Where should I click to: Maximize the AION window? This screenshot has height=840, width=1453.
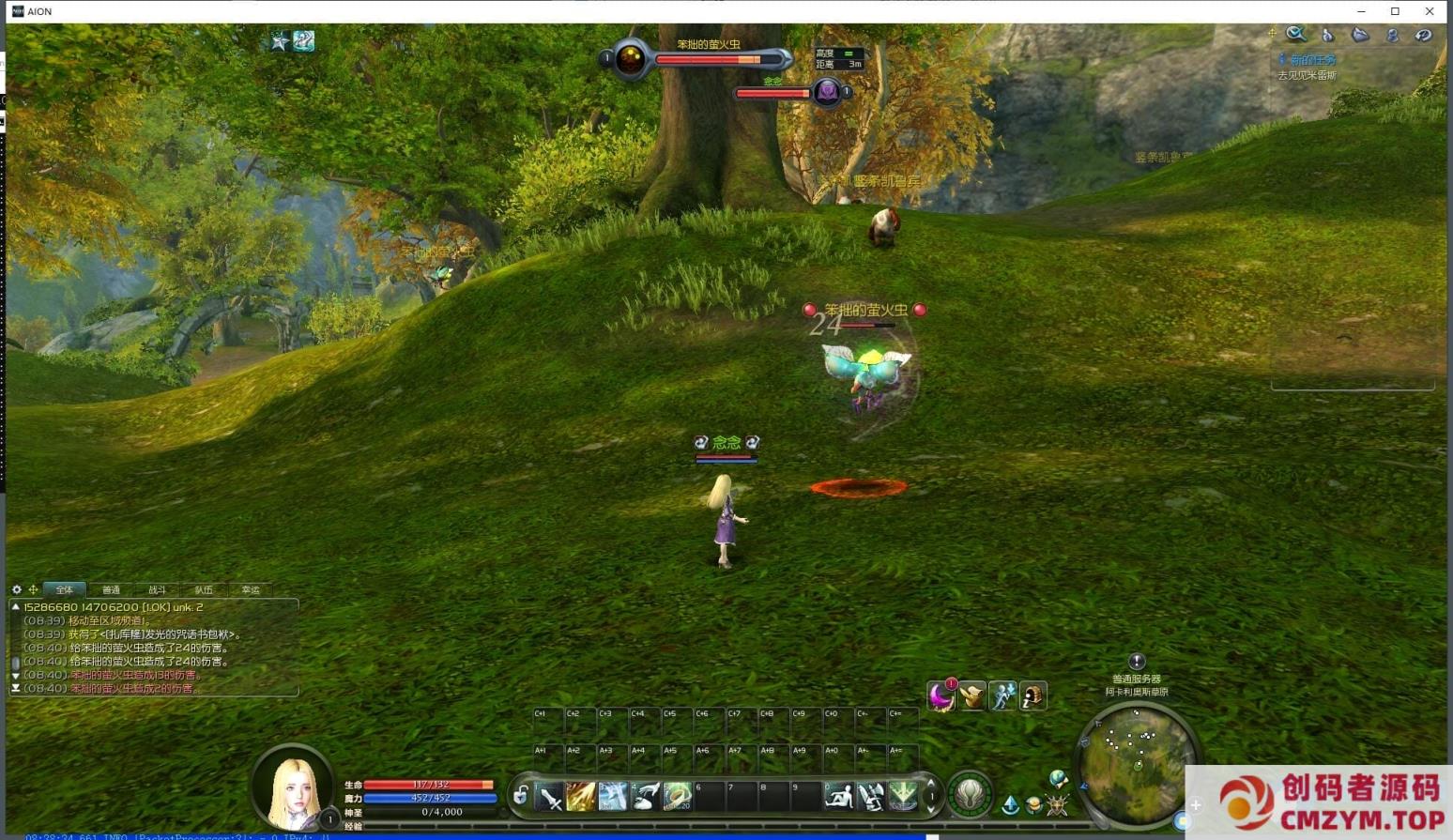(x=1395, y=11)
